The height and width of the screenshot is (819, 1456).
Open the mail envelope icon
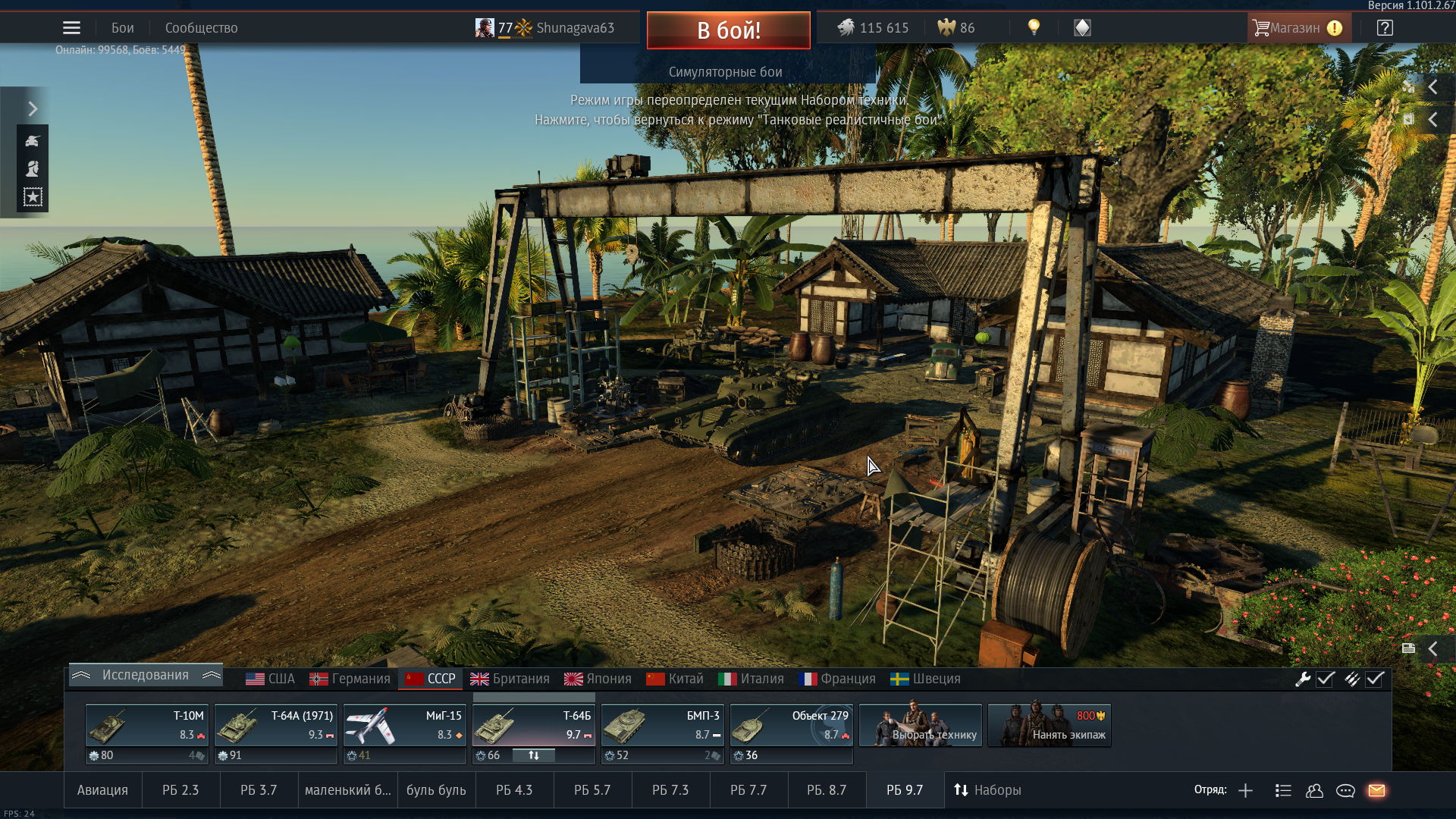pyautogui.click(x=1376, y=790)
